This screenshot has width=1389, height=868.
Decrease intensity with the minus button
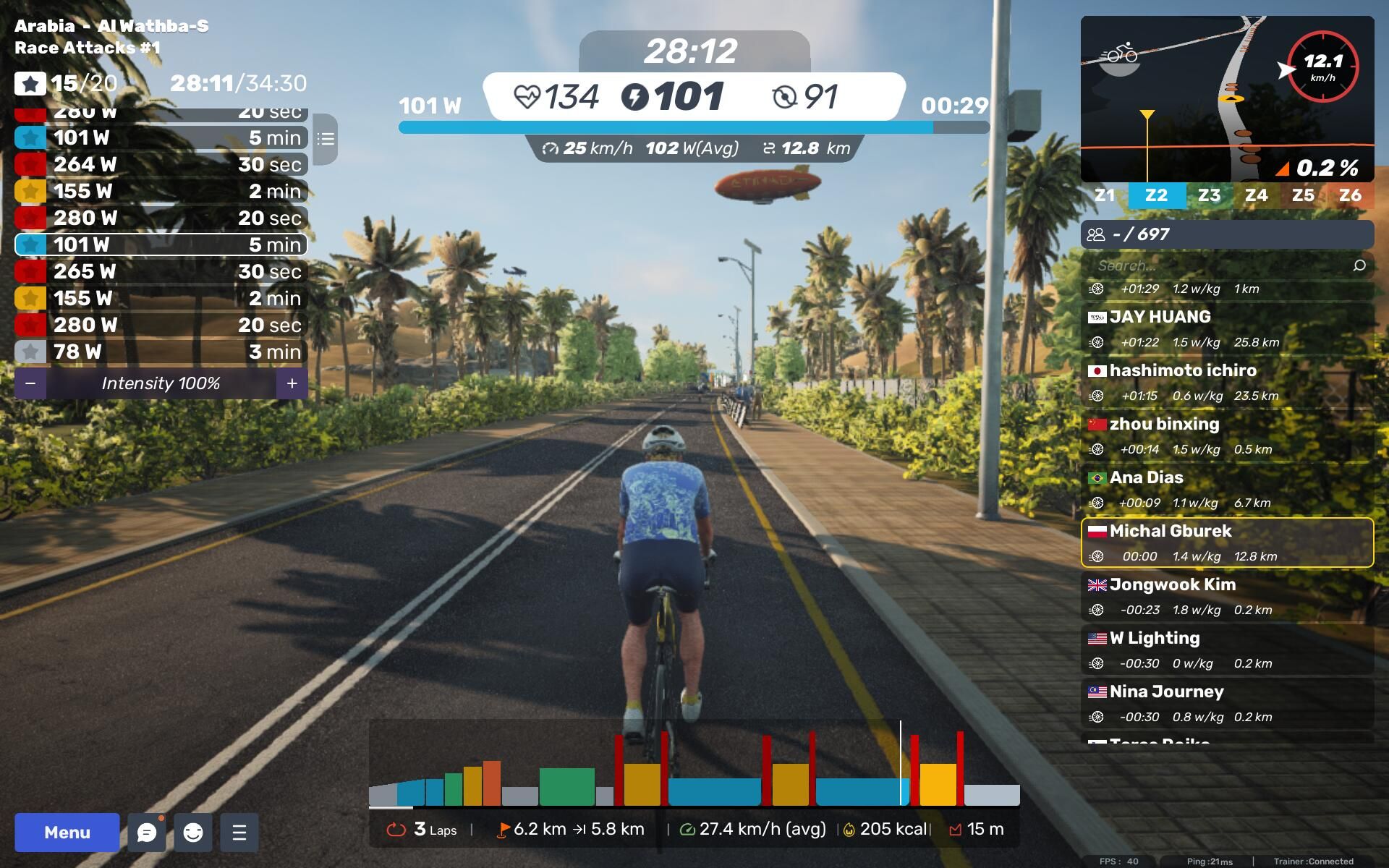coord(30,383)
